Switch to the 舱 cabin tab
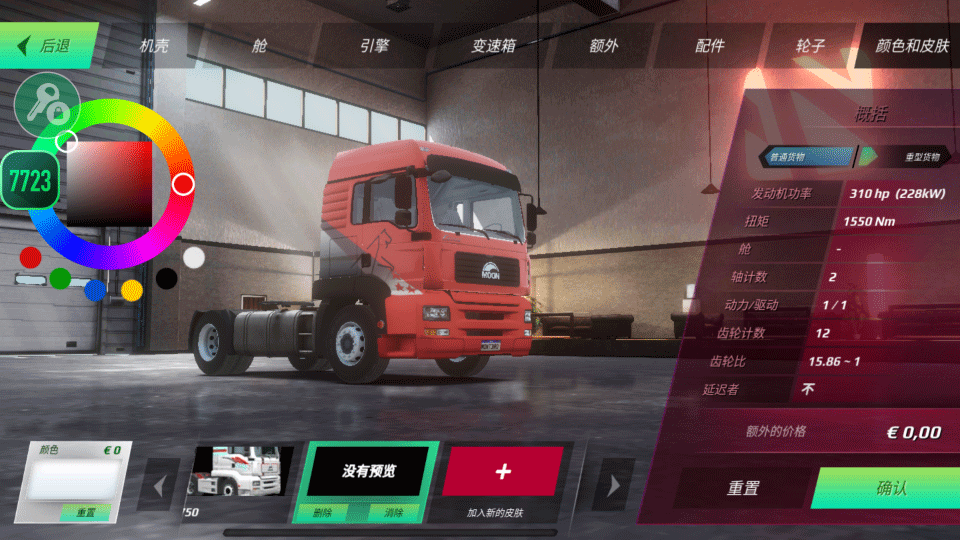Screen dimensions: 960x540 [x=261, y=46]
